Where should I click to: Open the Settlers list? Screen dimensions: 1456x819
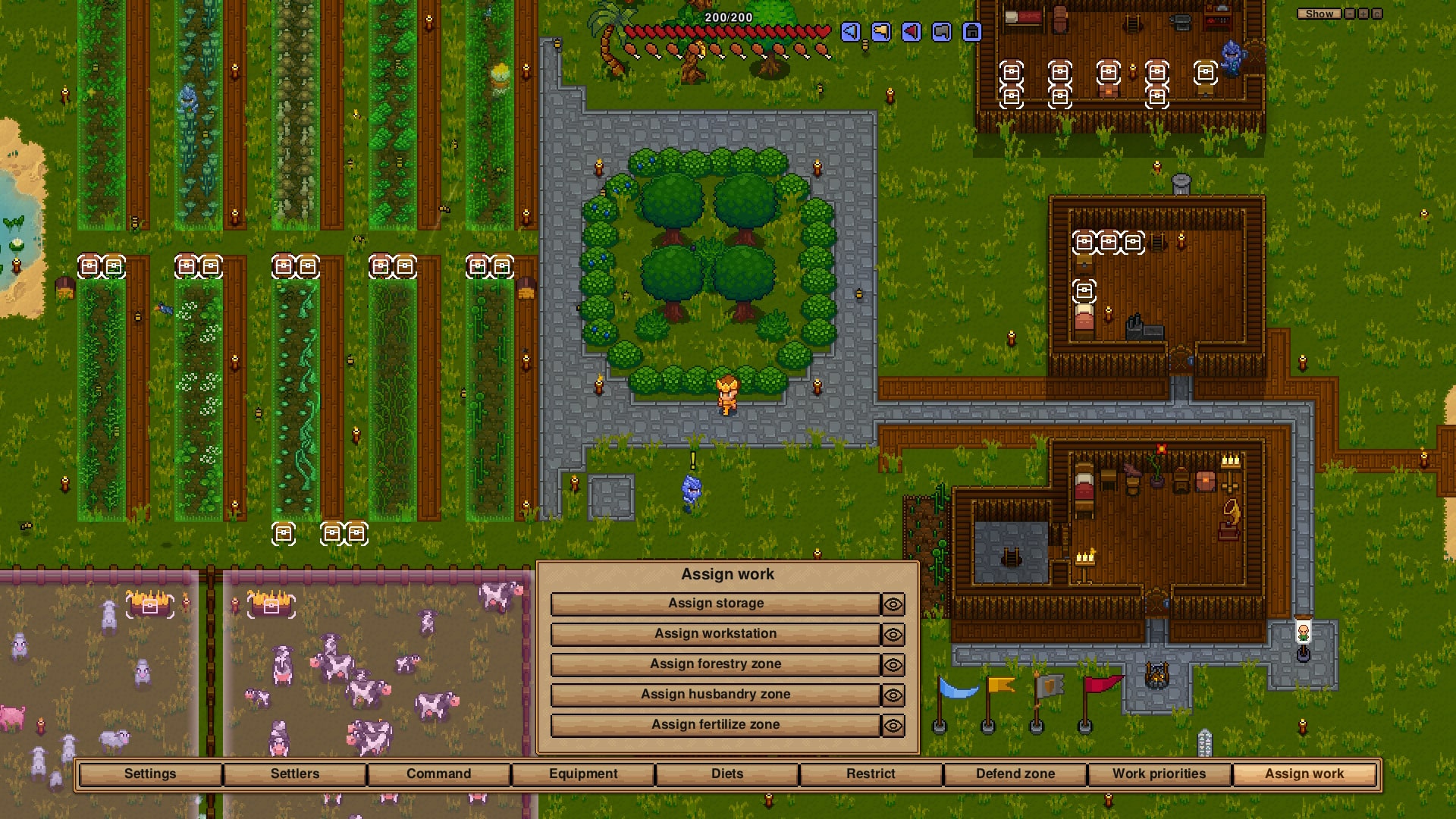(295, 773)
